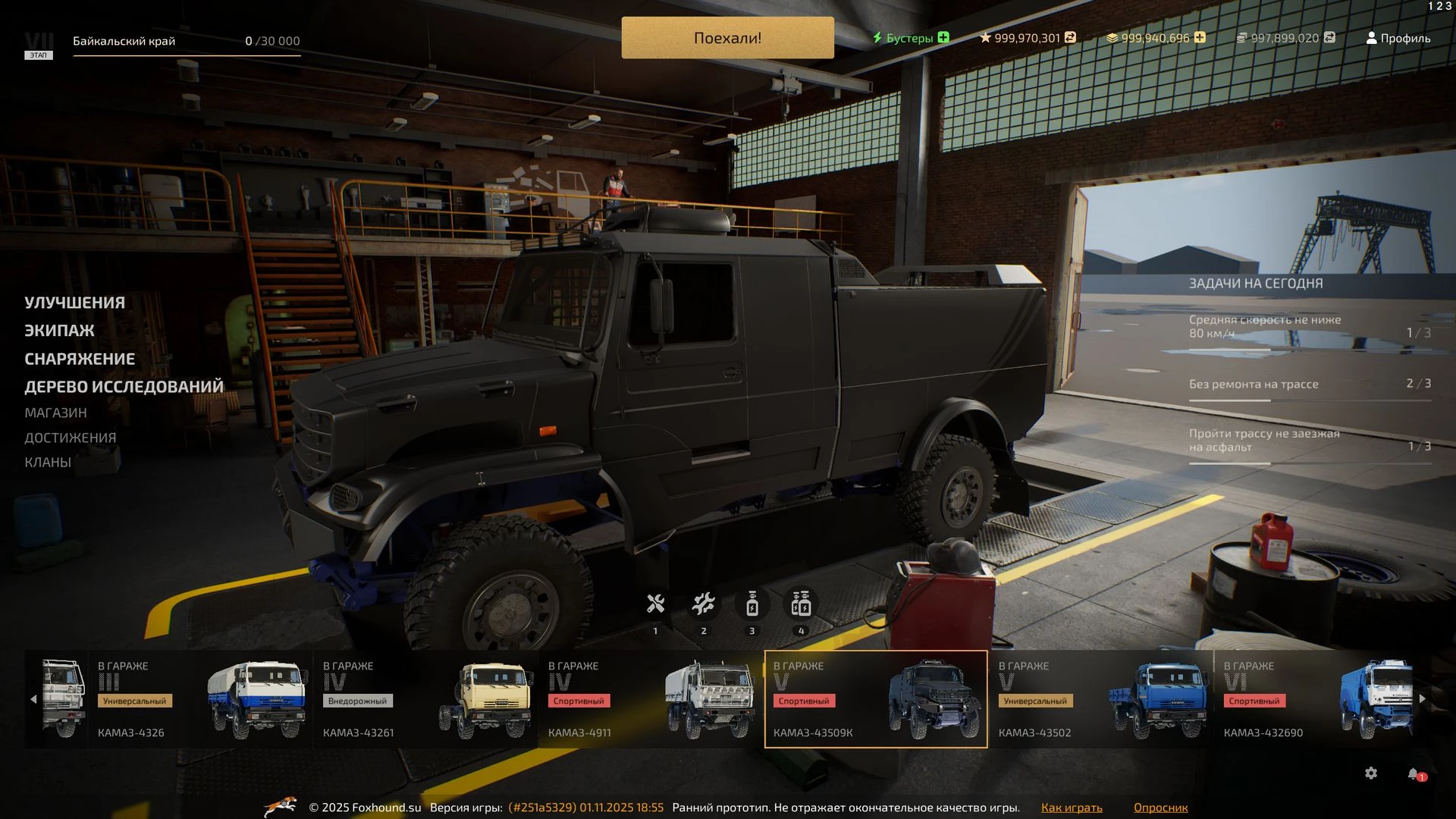
Task: Select the КАМАЗ-432690 truck card
Action: tap(1316, 699)
